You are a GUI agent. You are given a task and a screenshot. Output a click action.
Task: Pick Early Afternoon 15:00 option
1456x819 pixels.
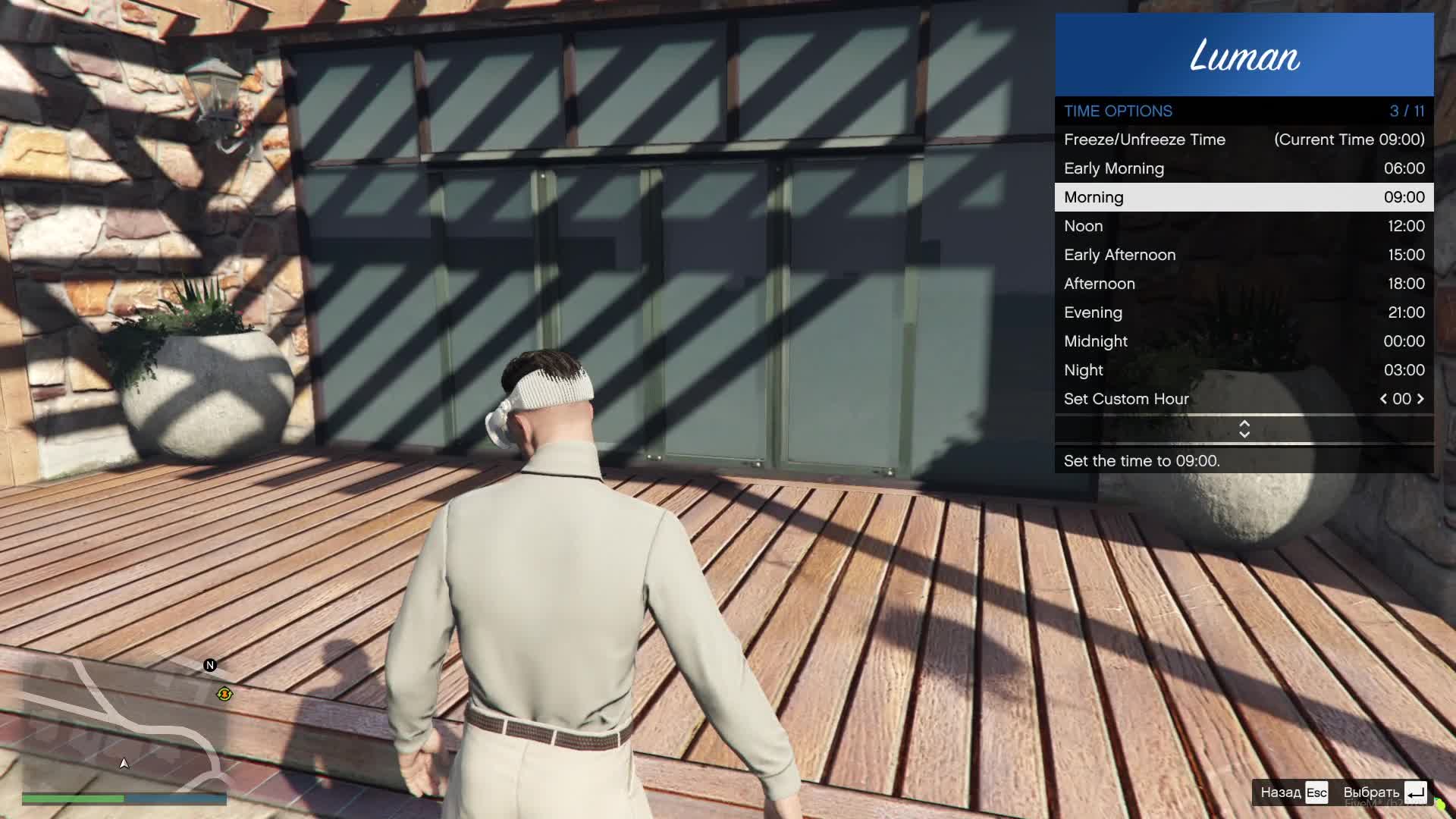coord(1244,255)
